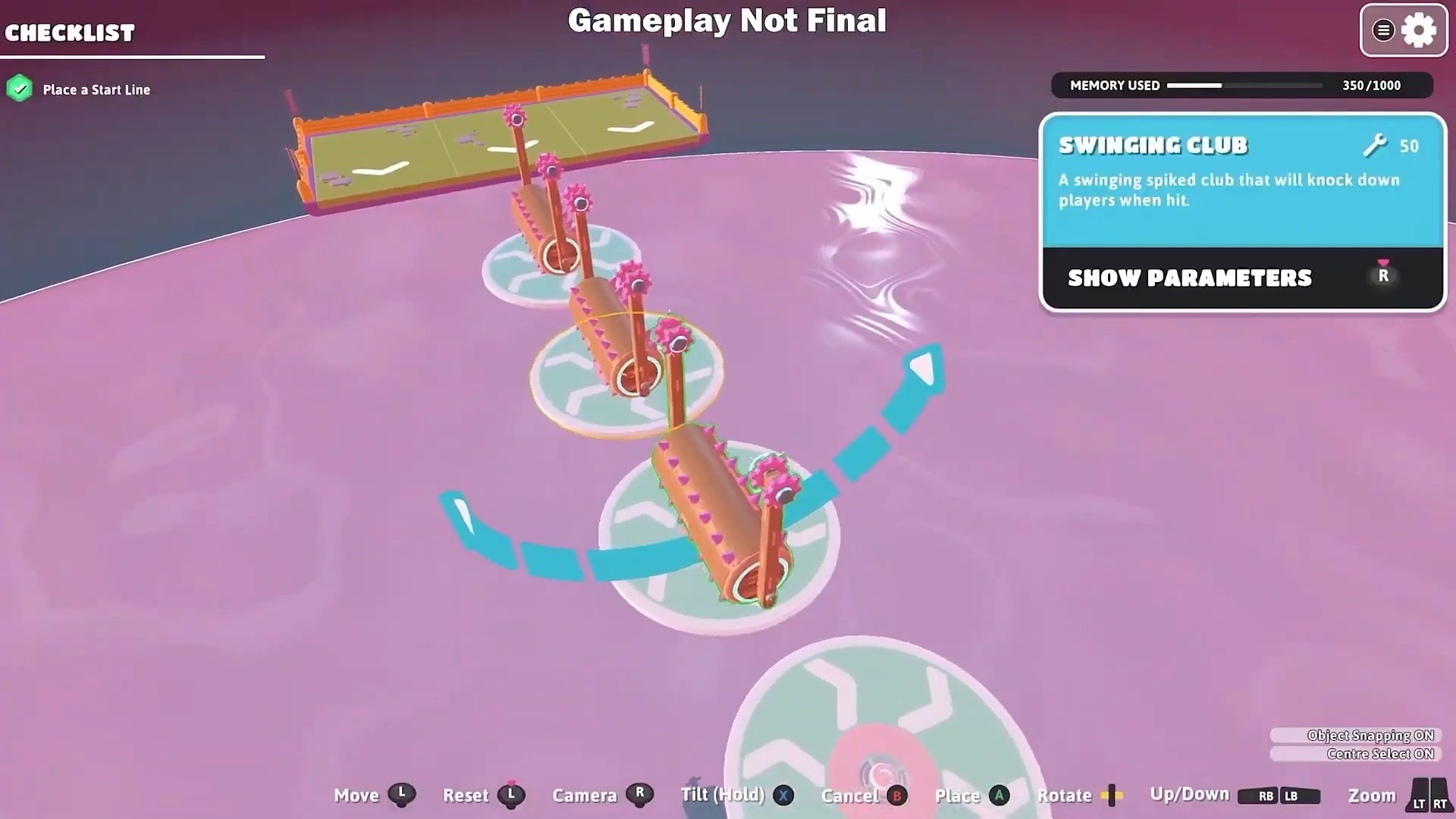Open the settings gear menu

click(x=1418, y=31)
